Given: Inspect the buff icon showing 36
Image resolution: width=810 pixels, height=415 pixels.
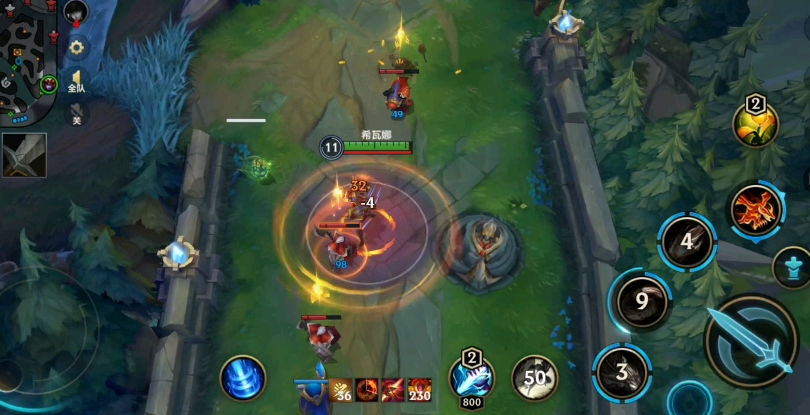Looking at the screenshot, I should click(x=342, y=389).
